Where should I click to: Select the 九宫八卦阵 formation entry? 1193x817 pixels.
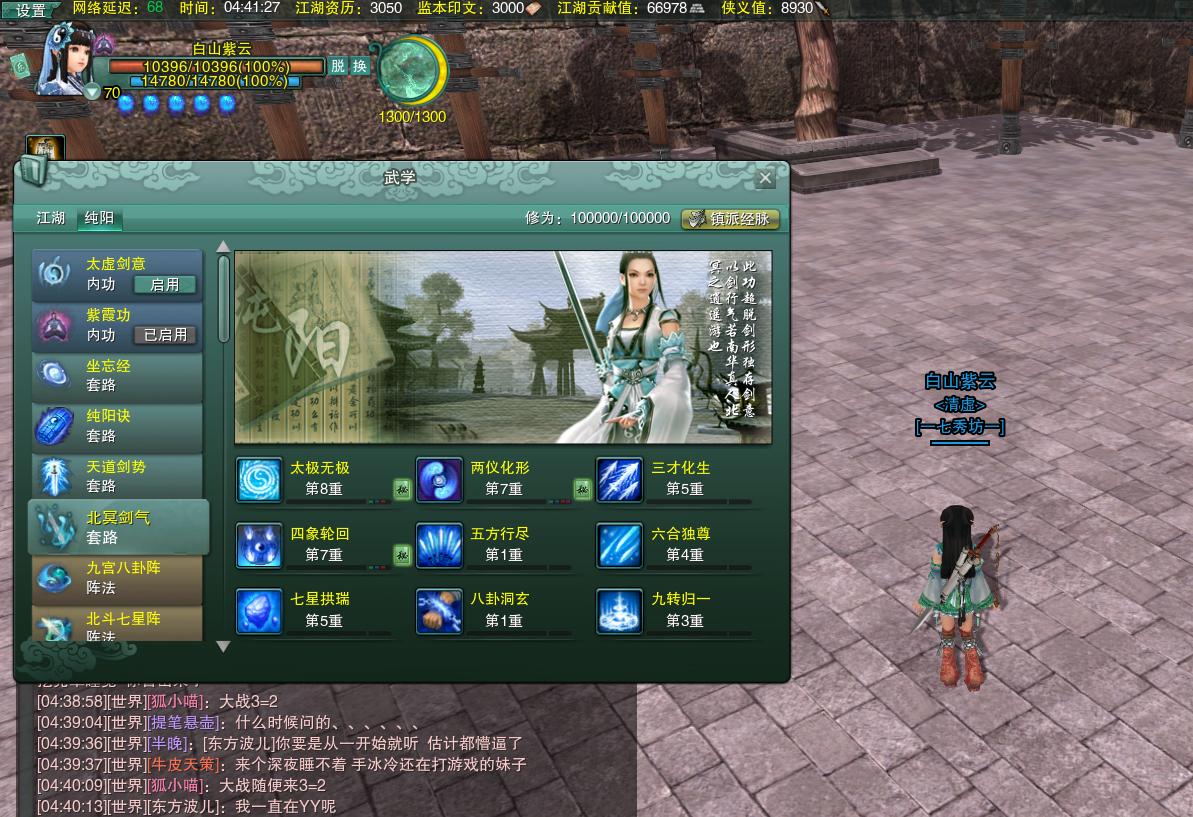click(116, 578)
